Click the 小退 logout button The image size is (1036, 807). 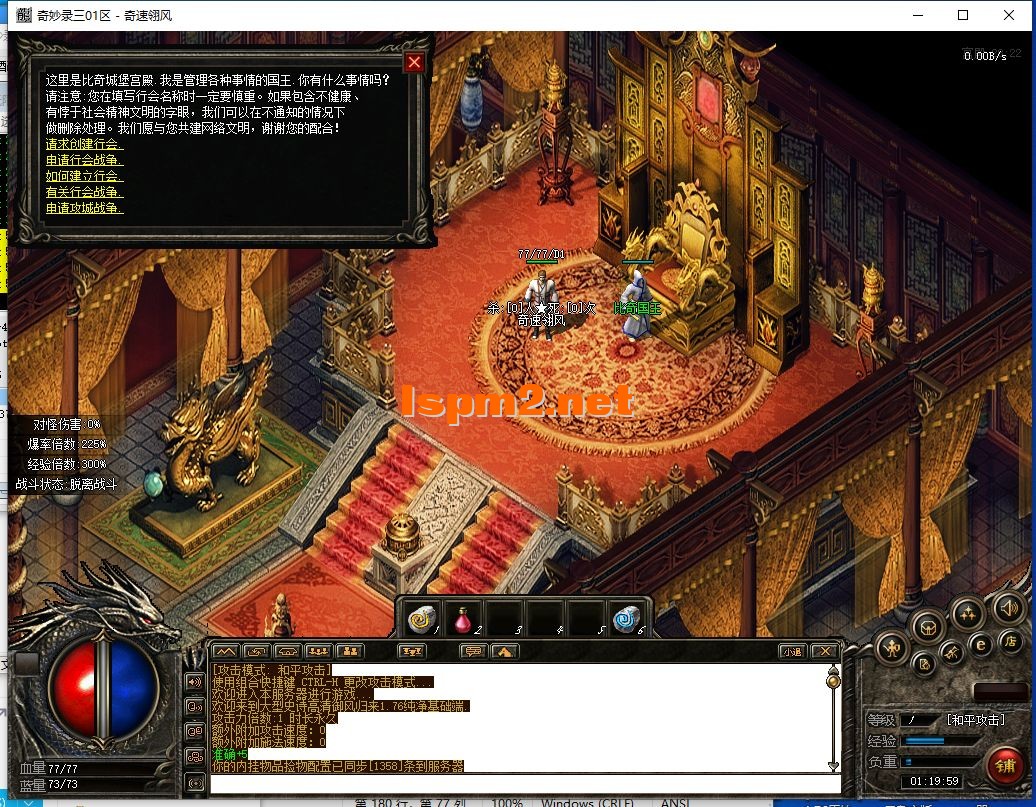792,651
